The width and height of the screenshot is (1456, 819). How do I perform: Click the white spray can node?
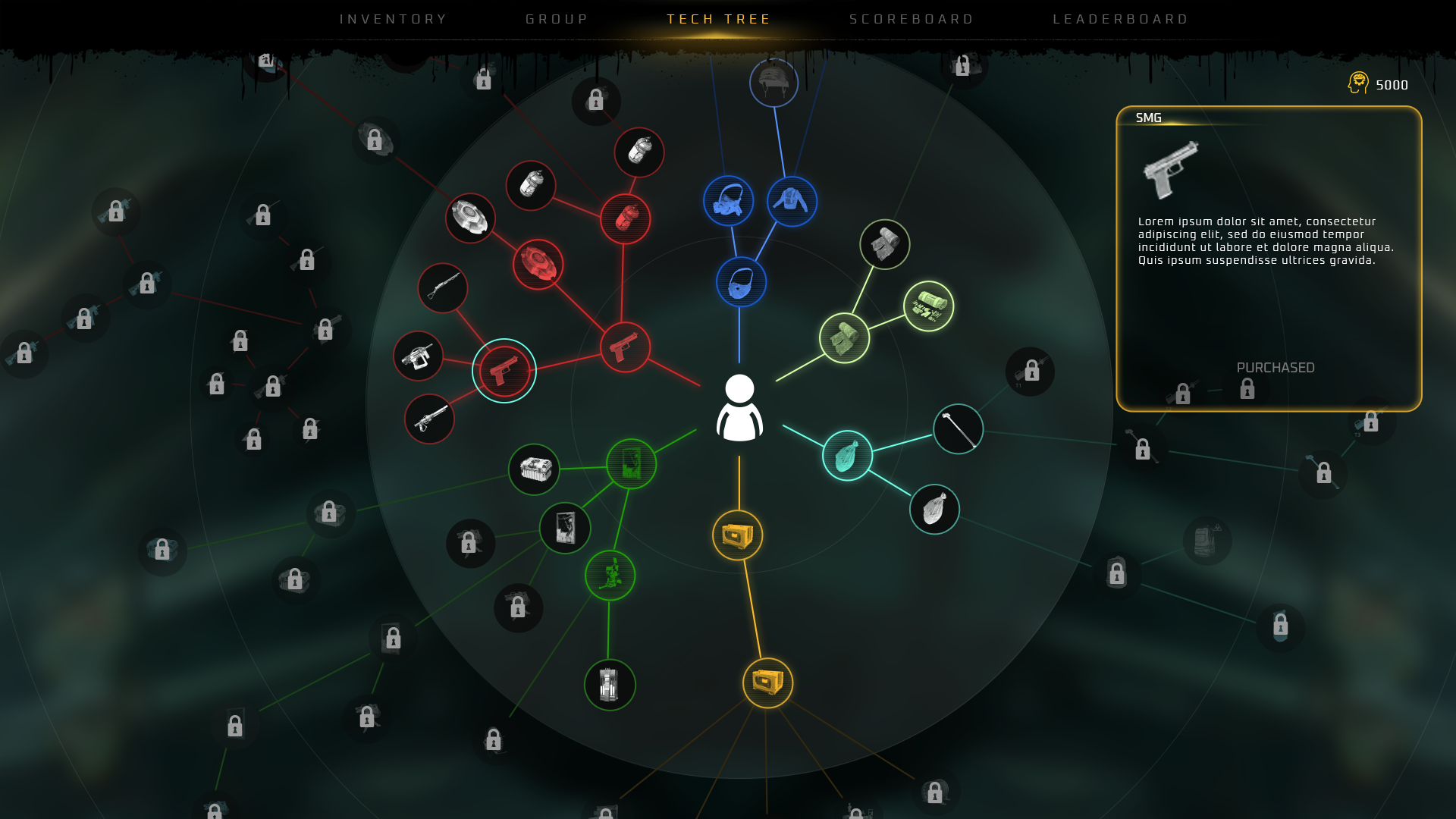[x=531, y=186]
